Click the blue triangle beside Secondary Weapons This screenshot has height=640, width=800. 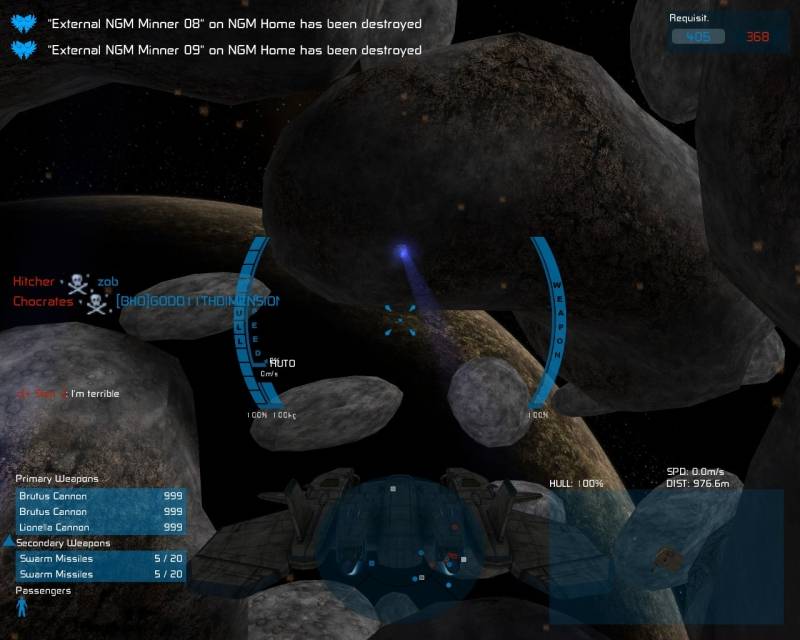pos(9,542)
